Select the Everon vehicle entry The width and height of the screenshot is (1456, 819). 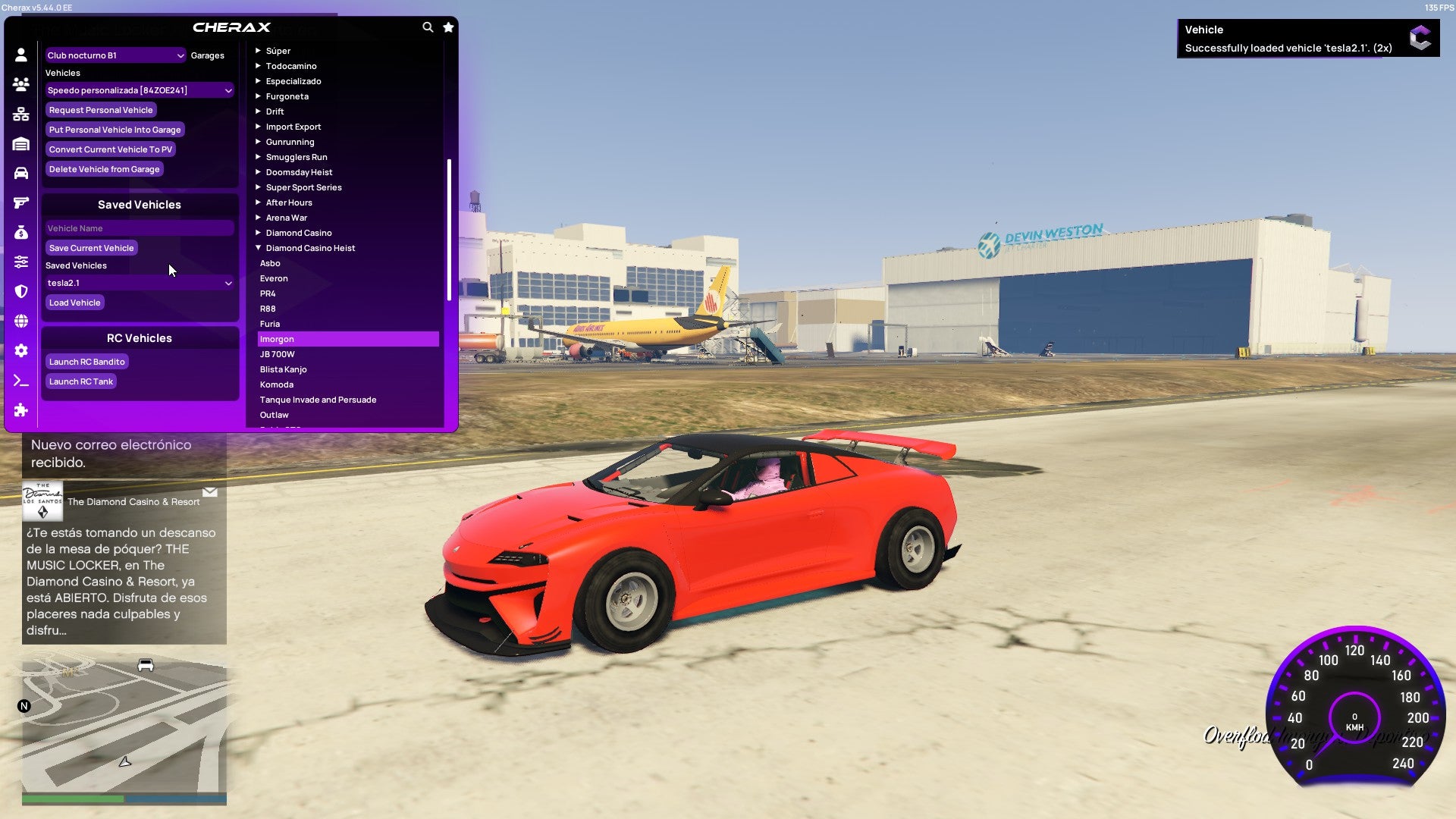pos(274,278)
